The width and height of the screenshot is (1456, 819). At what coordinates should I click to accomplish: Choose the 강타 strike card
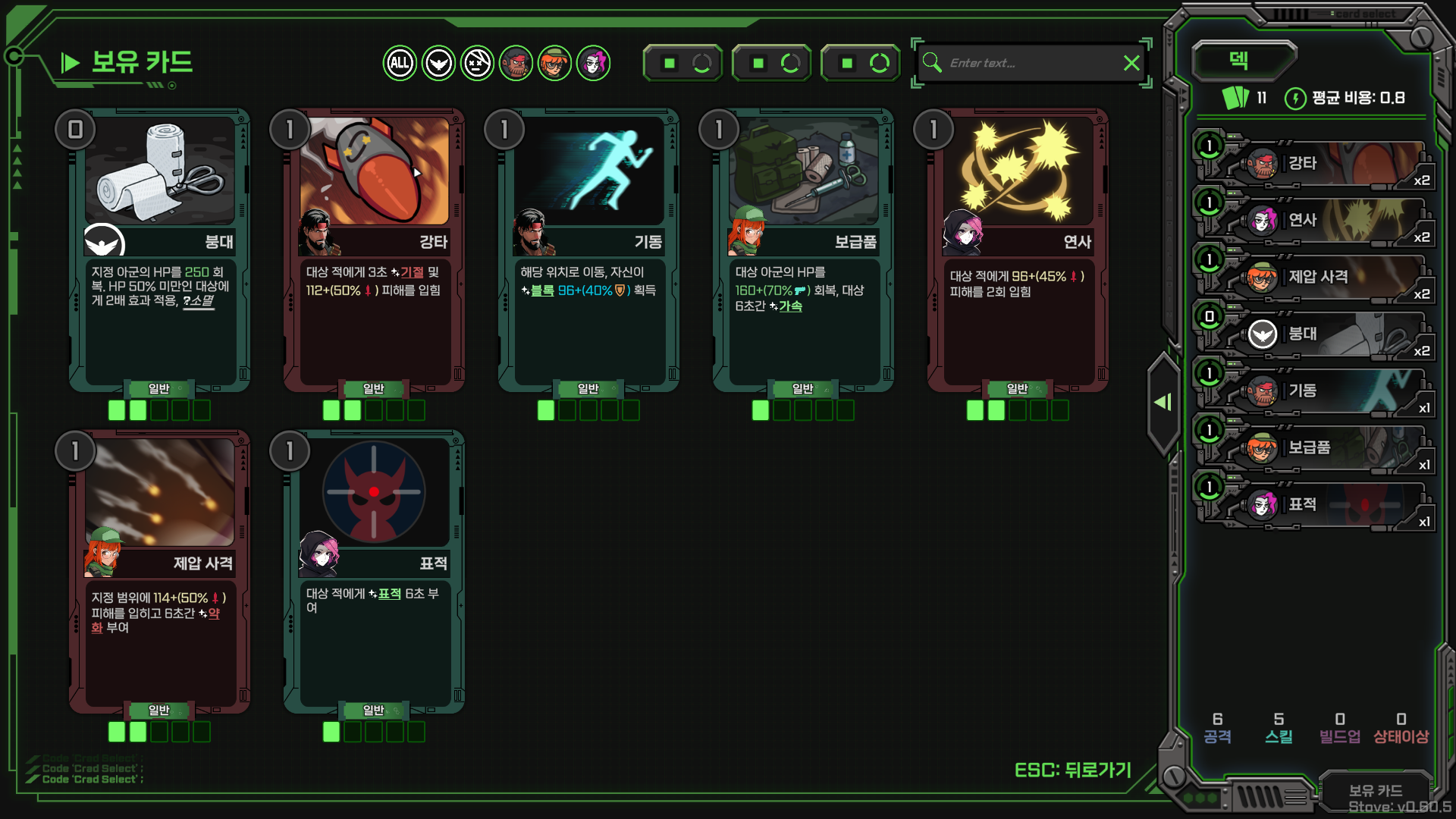tap(374, 250)
